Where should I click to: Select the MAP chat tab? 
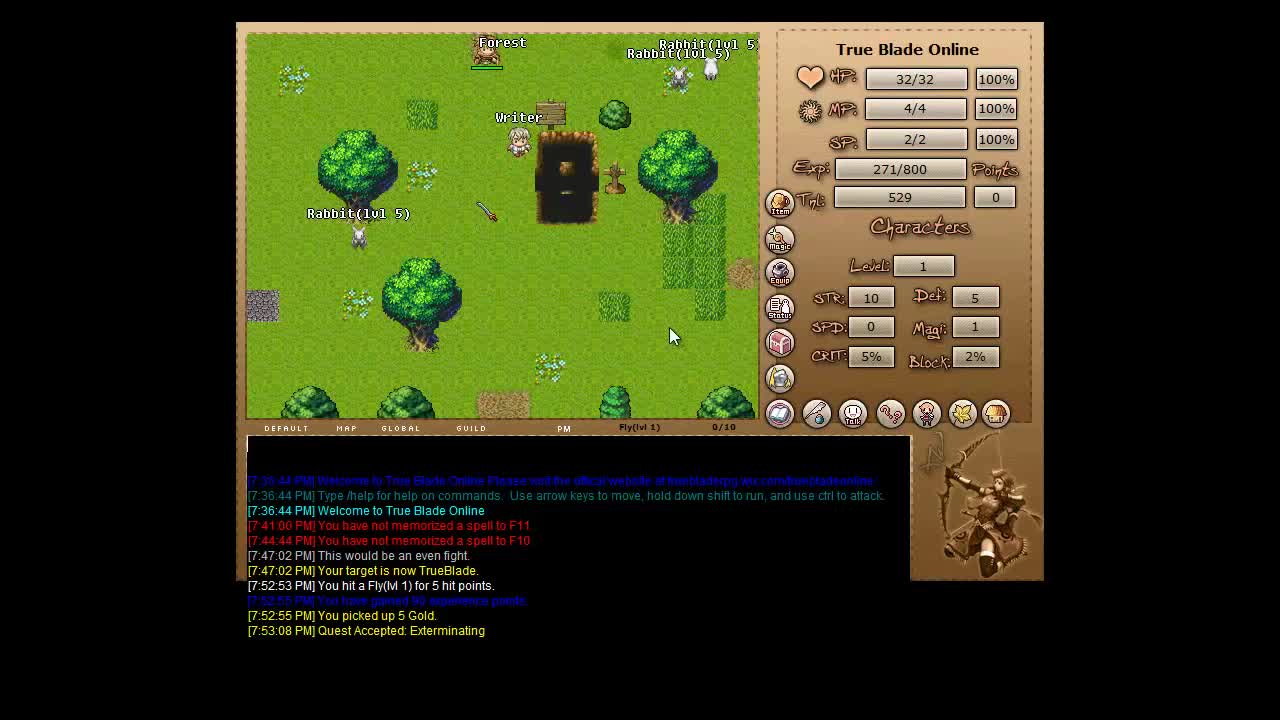[346, 428]
